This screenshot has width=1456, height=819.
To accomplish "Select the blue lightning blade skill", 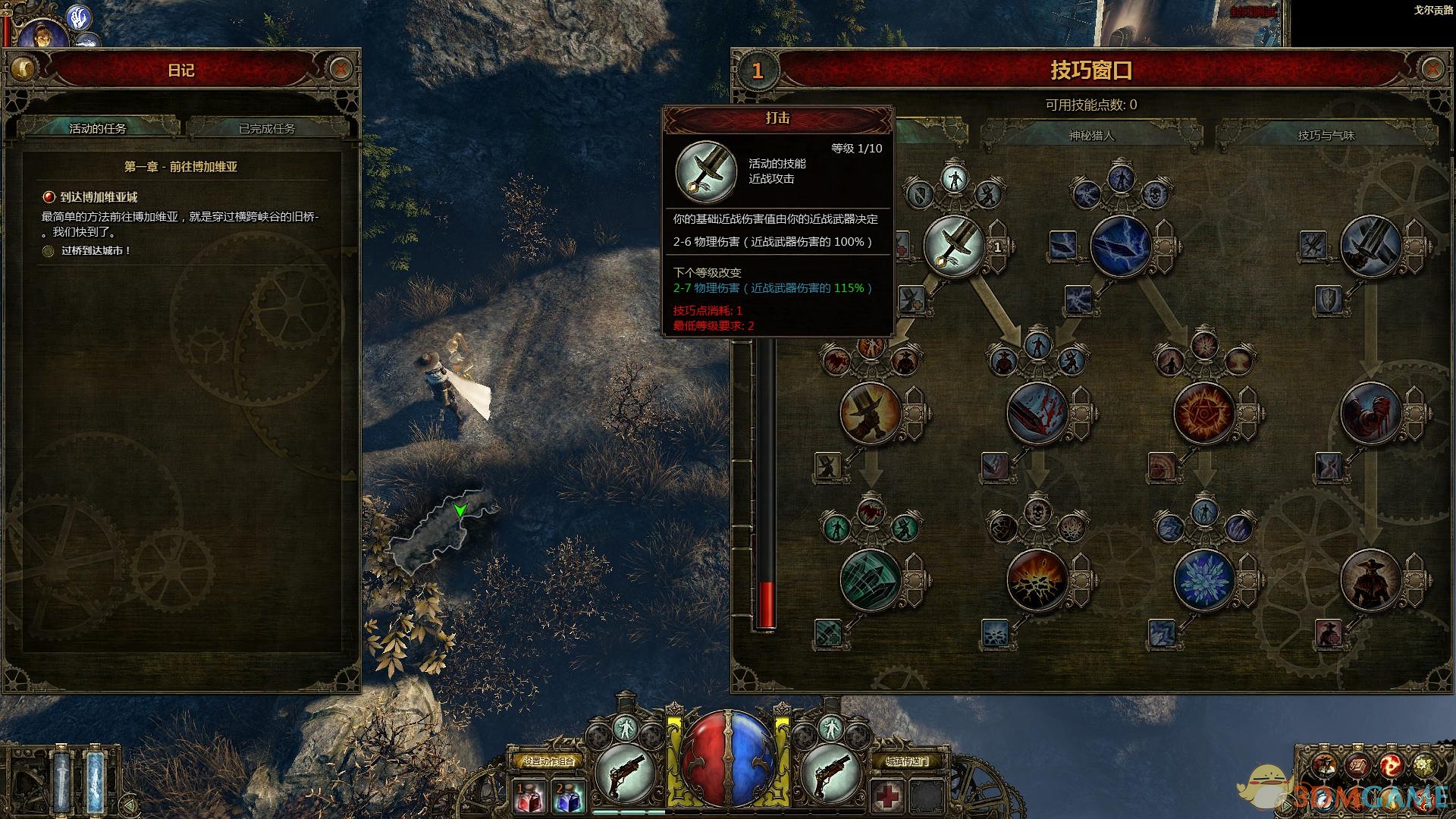I will pos(1120,246).
